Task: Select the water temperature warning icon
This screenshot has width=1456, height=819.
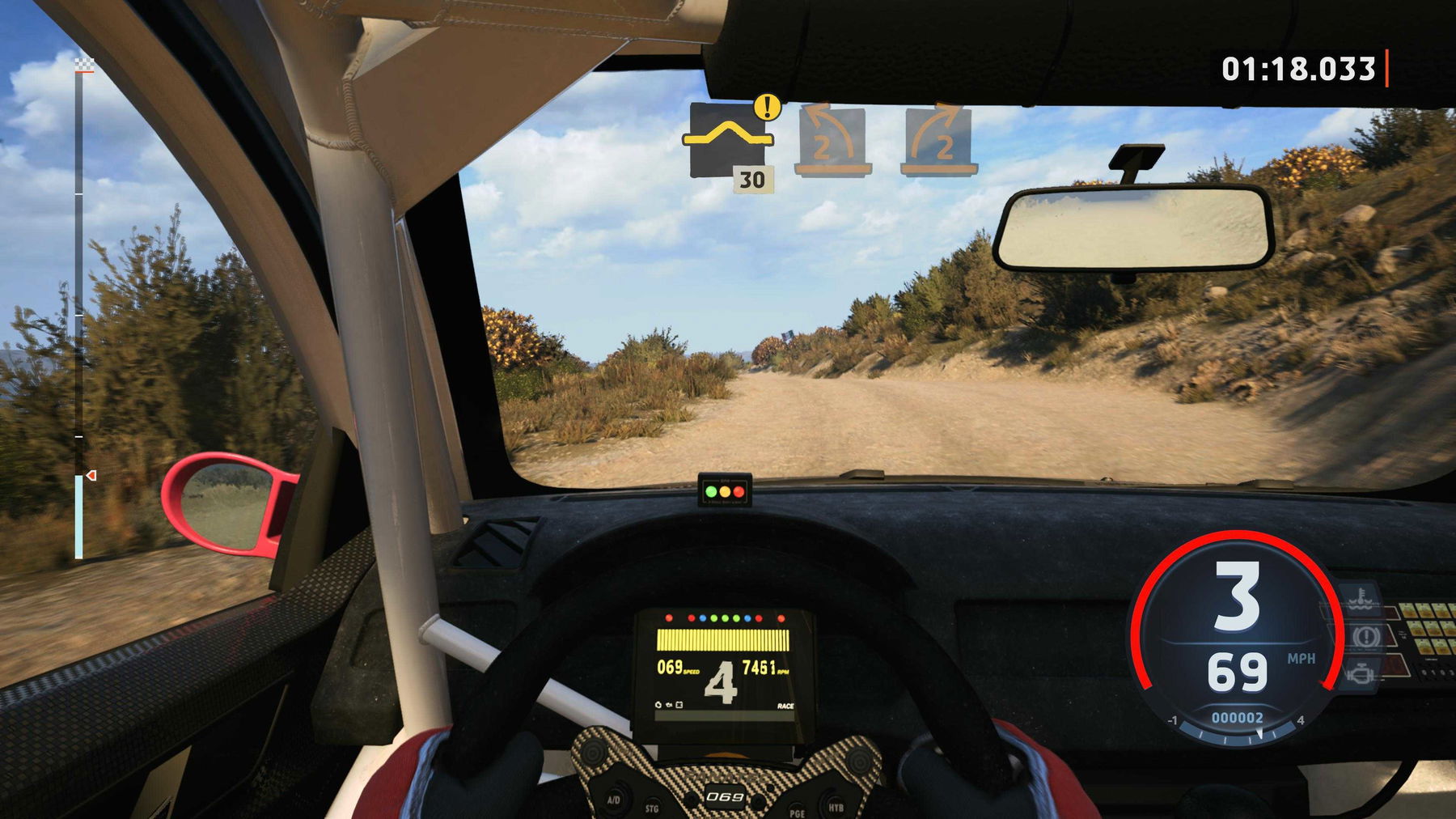Action: (x=1361, y=599)
